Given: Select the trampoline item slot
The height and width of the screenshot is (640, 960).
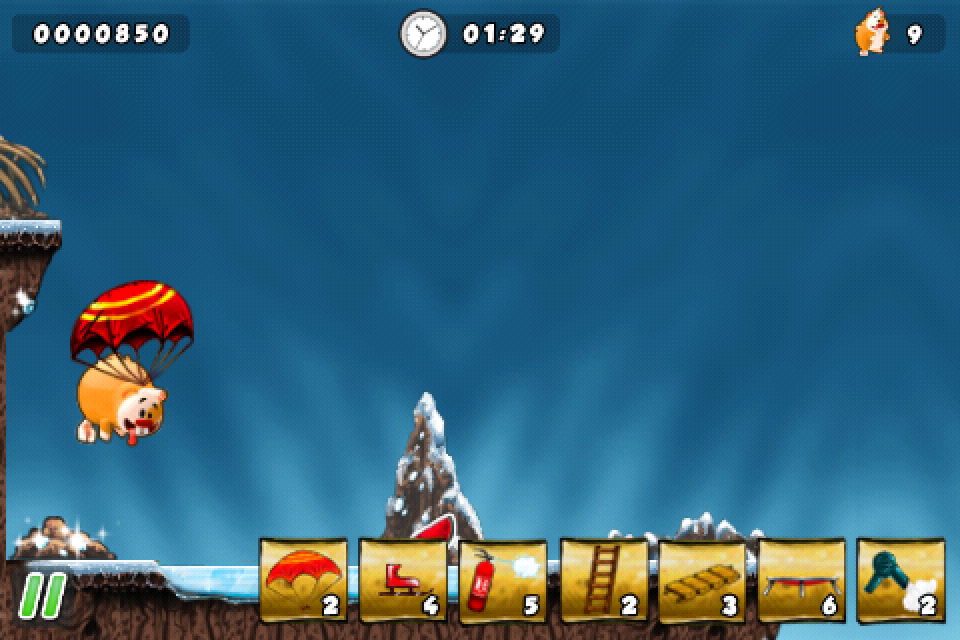Looking at the screenshot, I should coord(801,581).
